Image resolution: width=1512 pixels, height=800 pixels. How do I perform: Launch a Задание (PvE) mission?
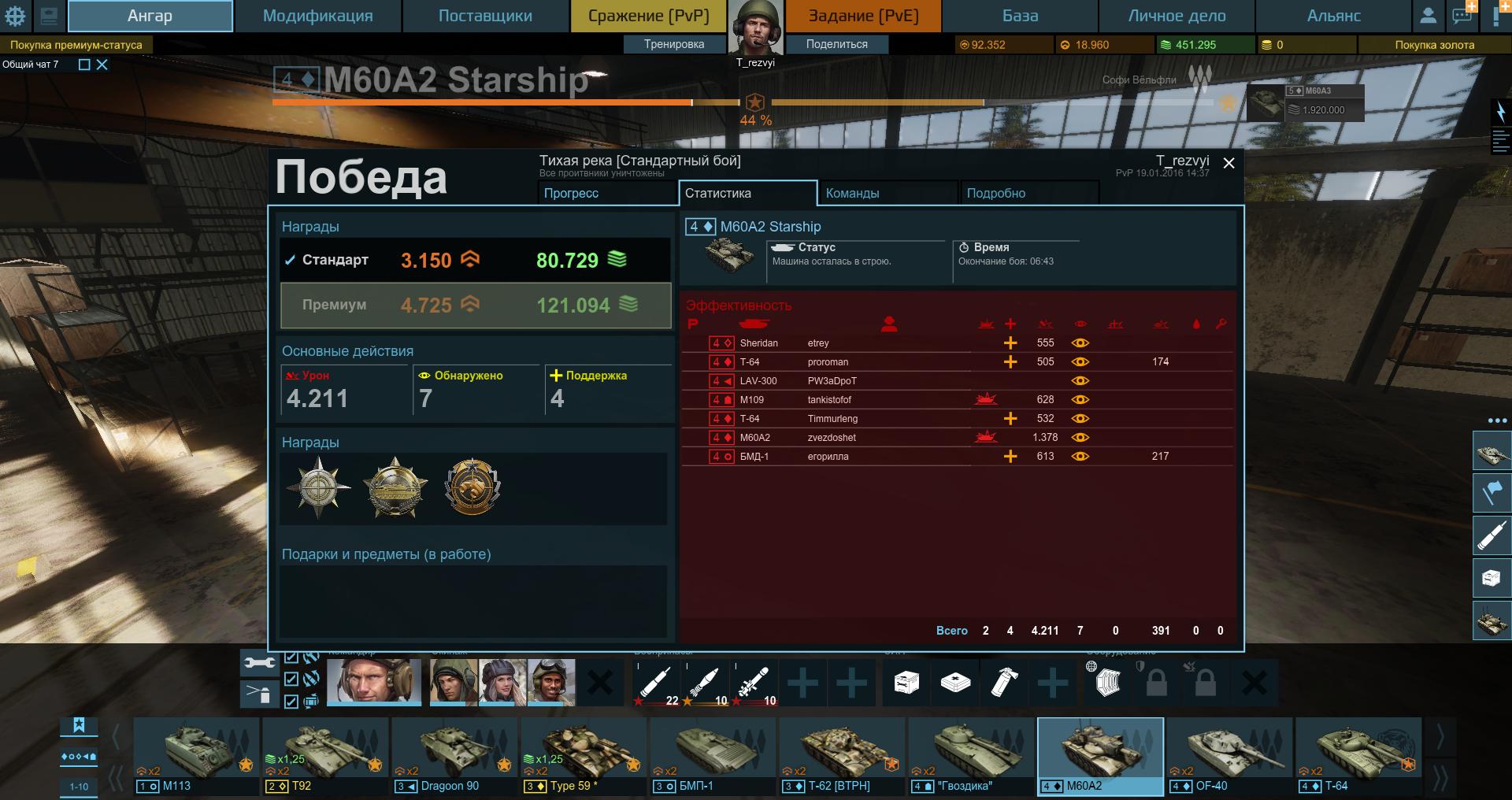863,16
